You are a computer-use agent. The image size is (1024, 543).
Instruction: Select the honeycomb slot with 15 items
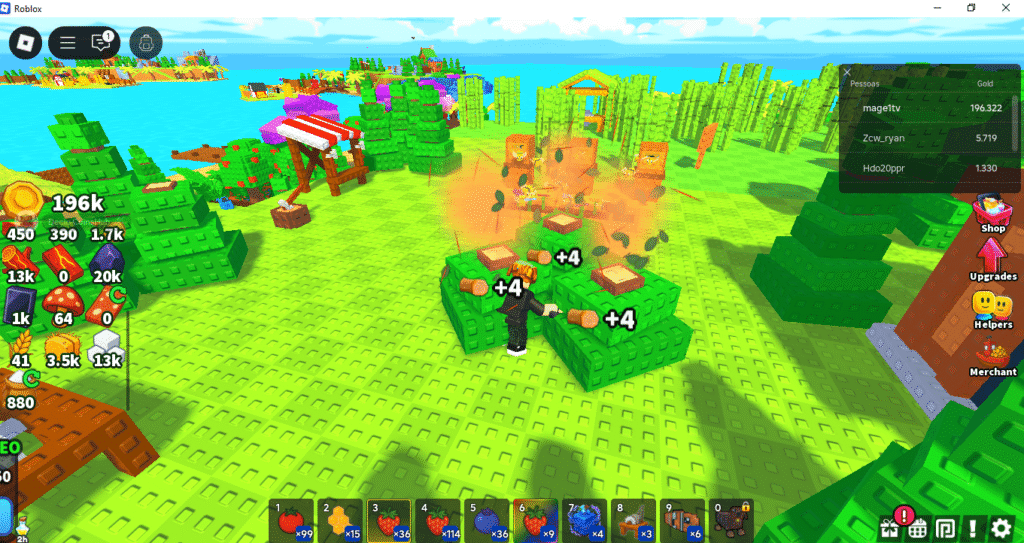pyautogui.click(x=341, y=521)
